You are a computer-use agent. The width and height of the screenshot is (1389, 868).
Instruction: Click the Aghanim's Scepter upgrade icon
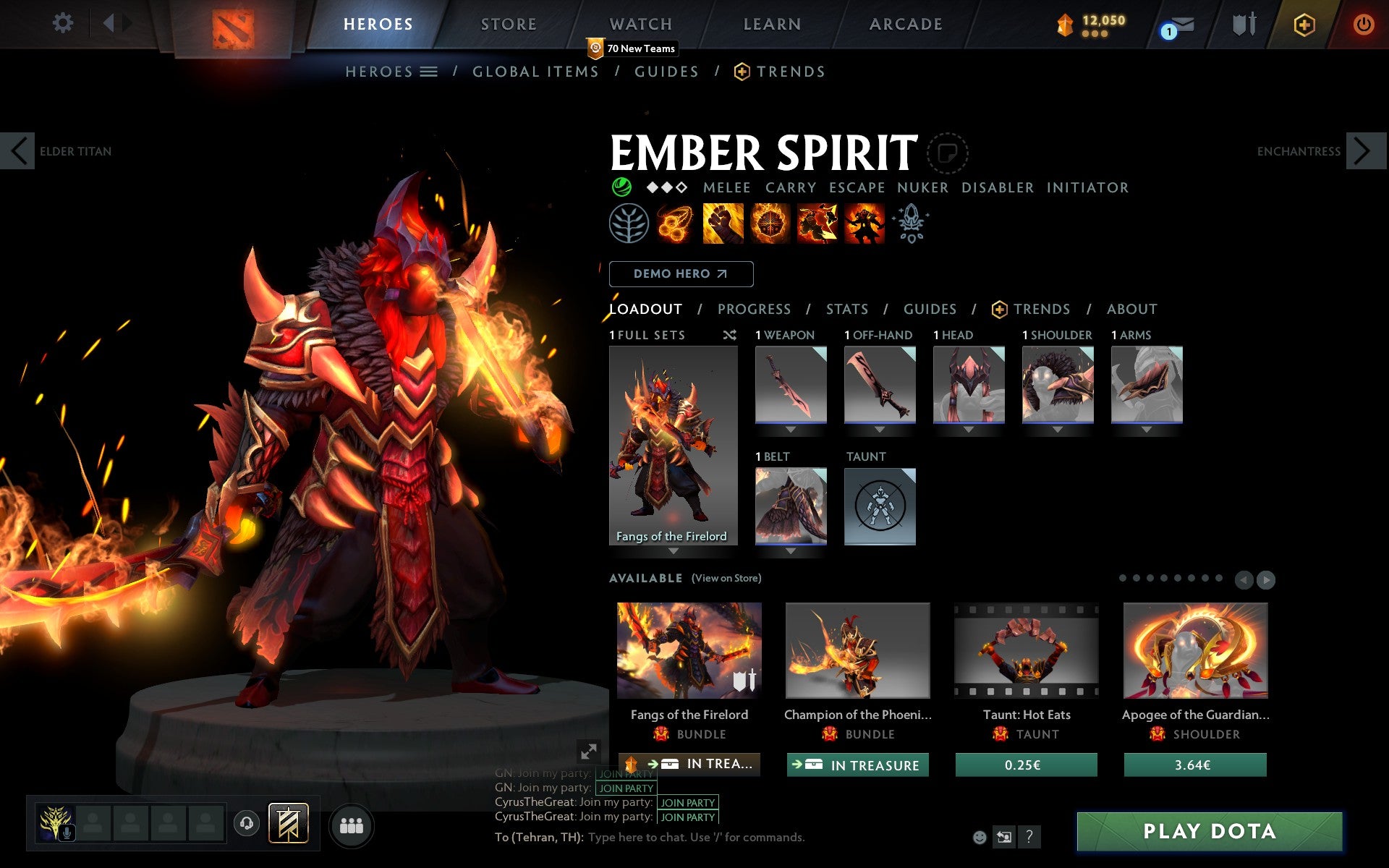912,224
